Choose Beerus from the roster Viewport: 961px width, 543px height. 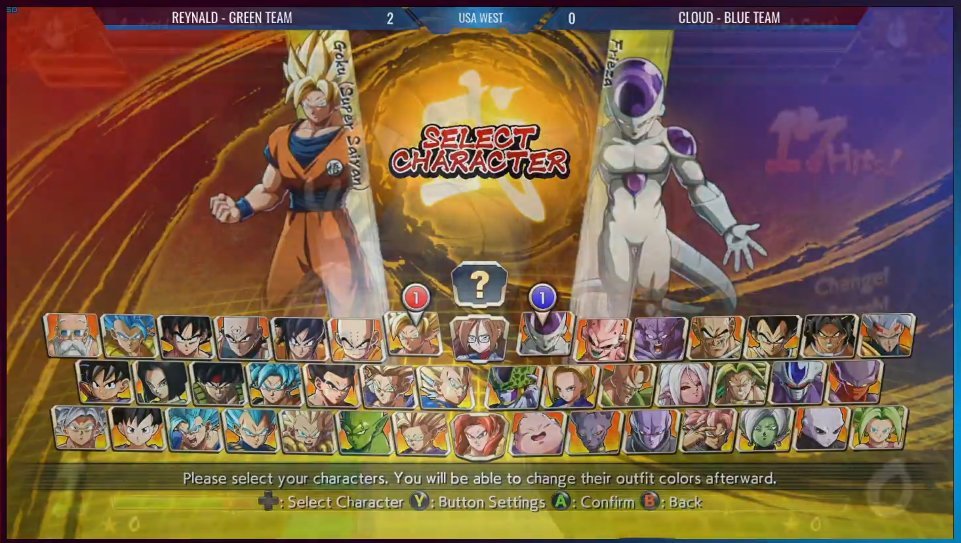pos(595,431)
